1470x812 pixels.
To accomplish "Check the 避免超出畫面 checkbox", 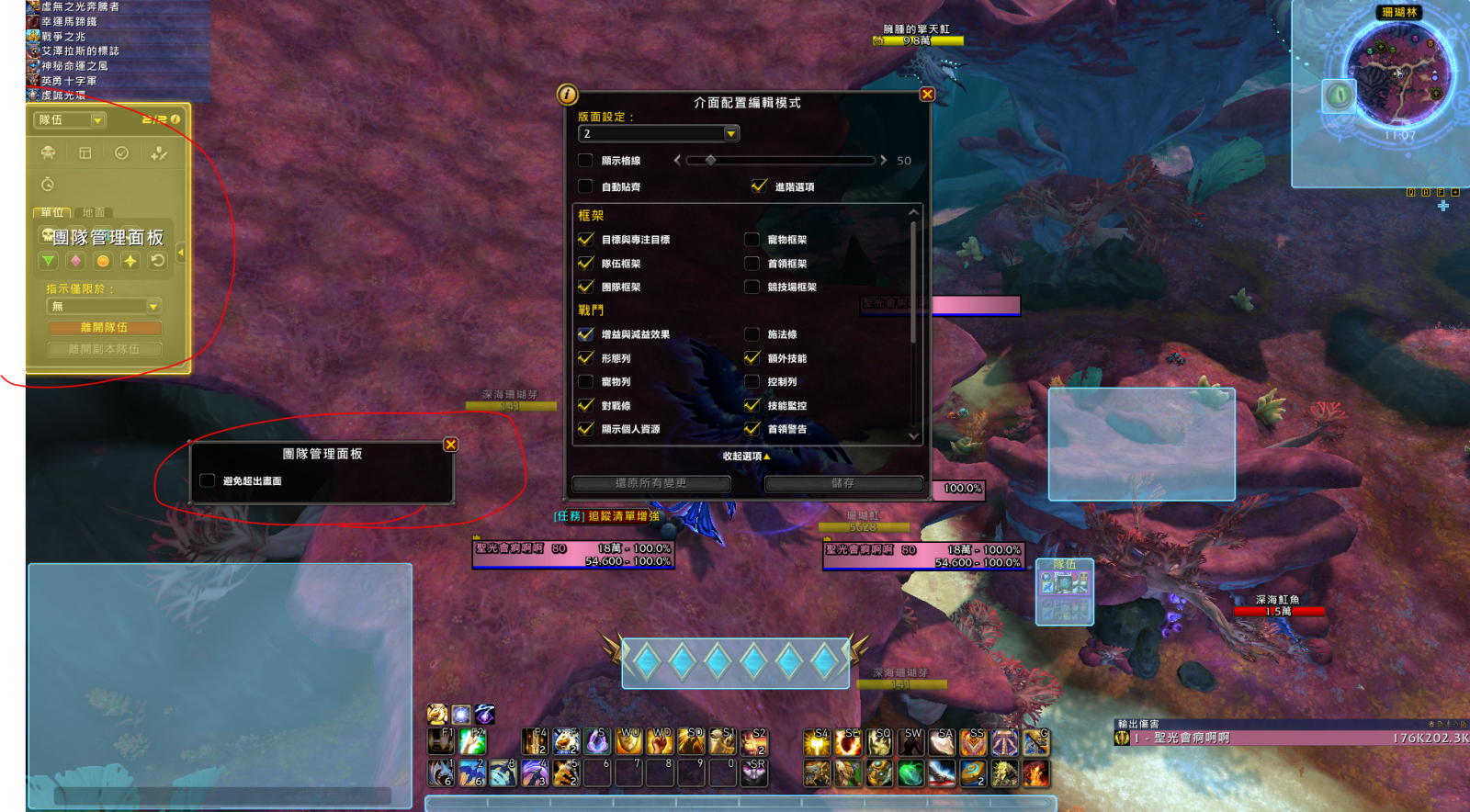I will point(208,480).
